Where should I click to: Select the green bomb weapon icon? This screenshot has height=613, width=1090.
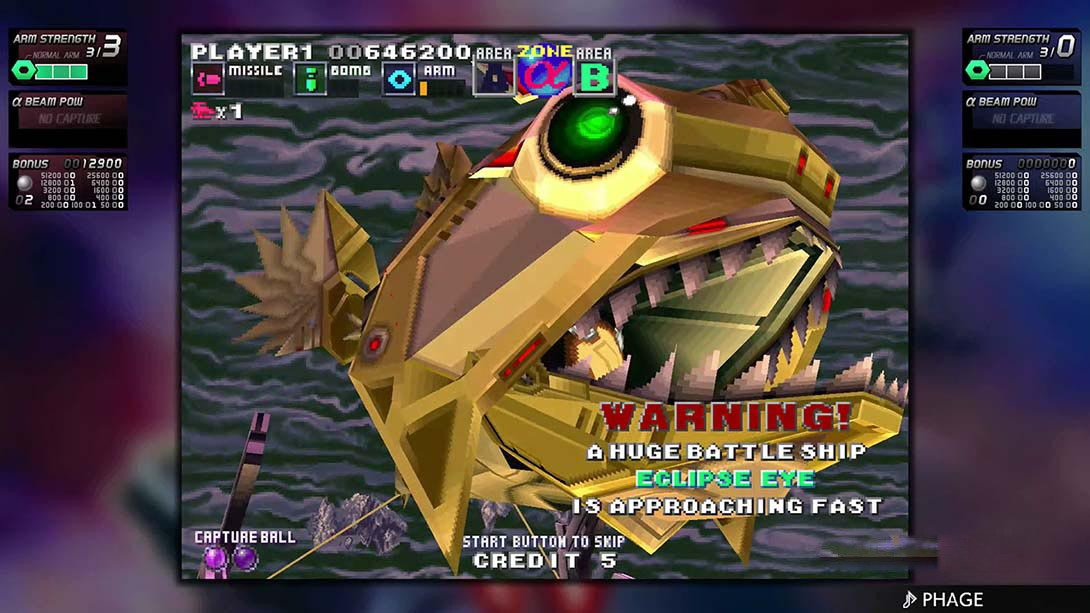pyautogui.click(x=310, y=79)
